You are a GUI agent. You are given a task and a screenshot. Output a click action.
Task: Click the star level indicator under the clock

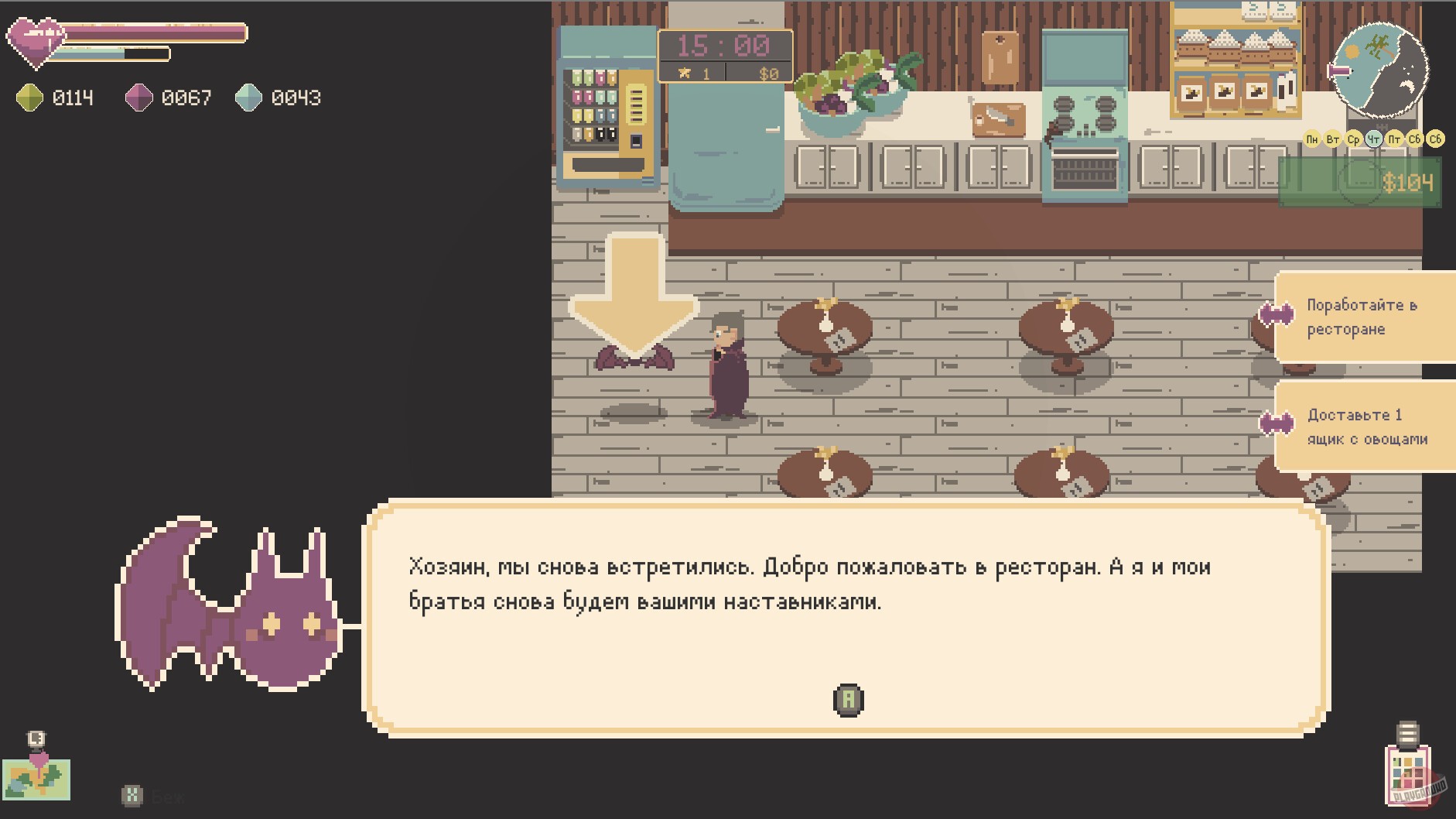pyautogui.click(x=696, y=73)
